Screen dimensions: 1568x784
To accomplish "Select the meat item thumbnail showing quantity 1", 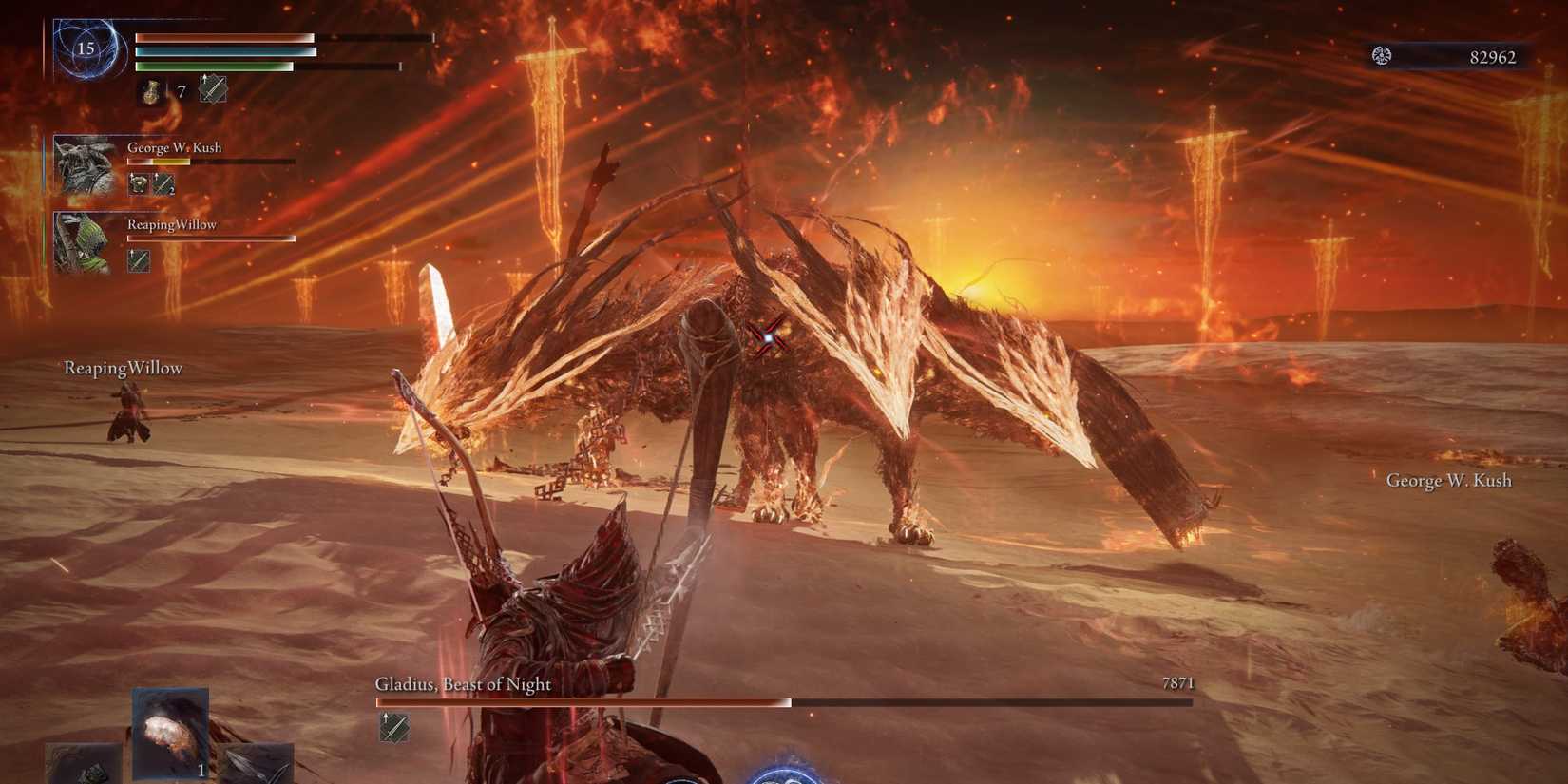I will pos(169,732).
